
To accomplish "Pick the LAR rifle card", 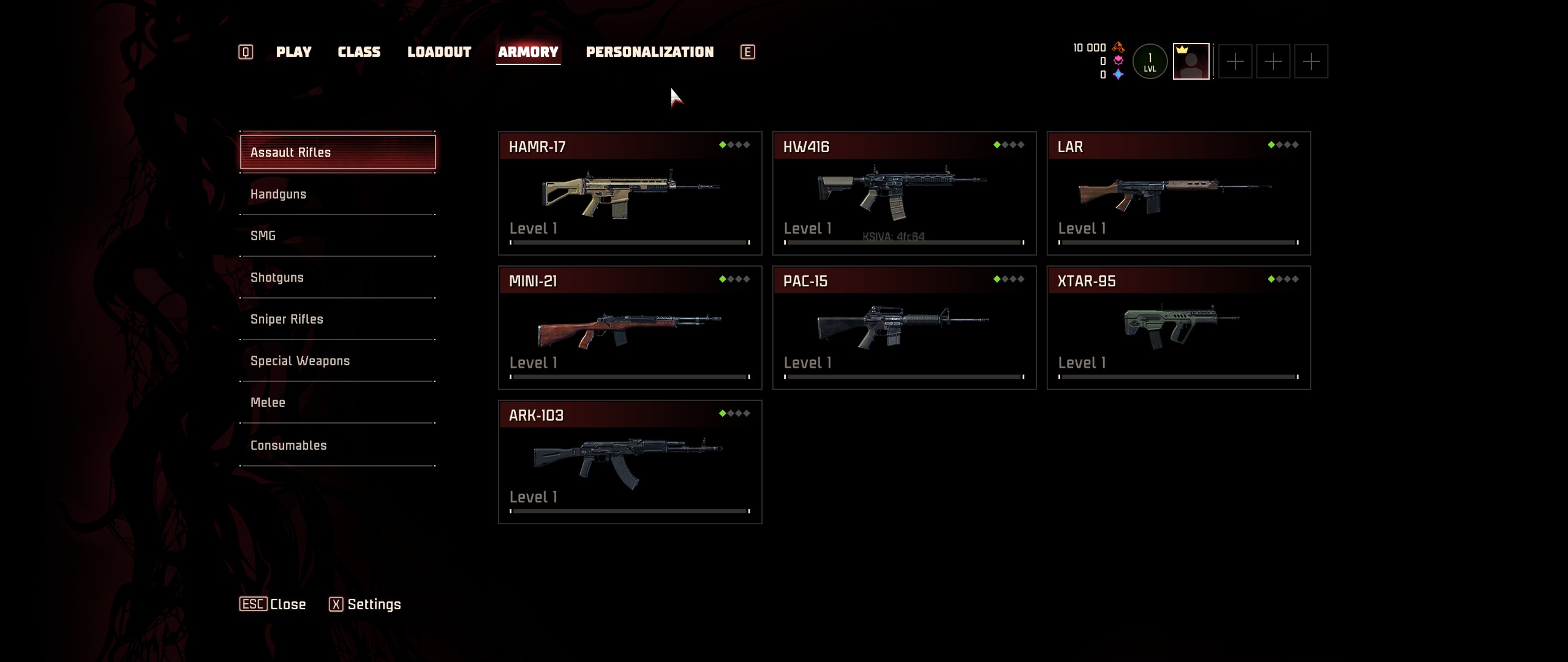I will pos(1178,193).
